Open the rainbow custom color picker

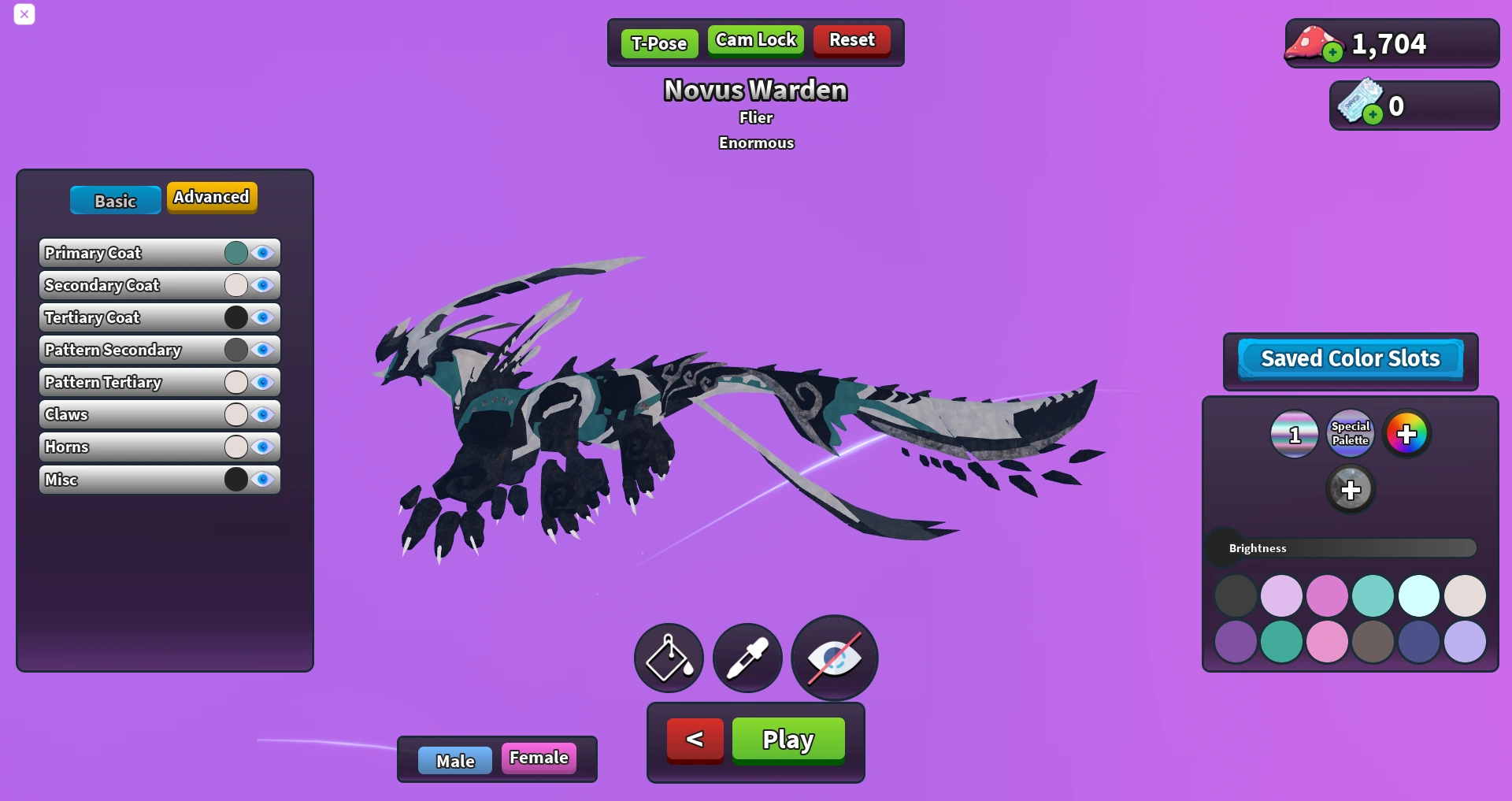pos(1406,432)
